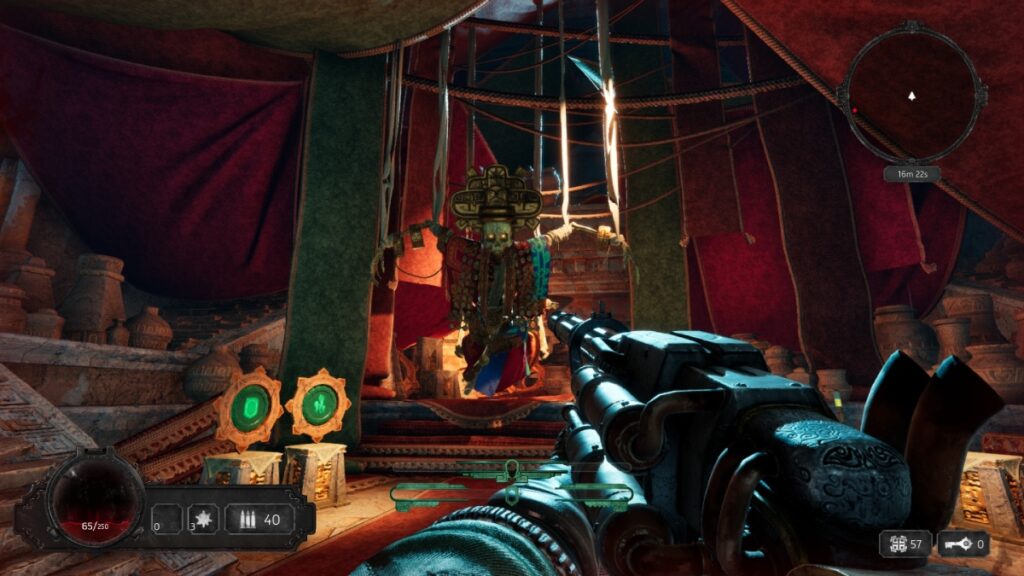This screenshot has width=1024, height=576.
Task: Click the circular minimap
Action: [912, 95]
